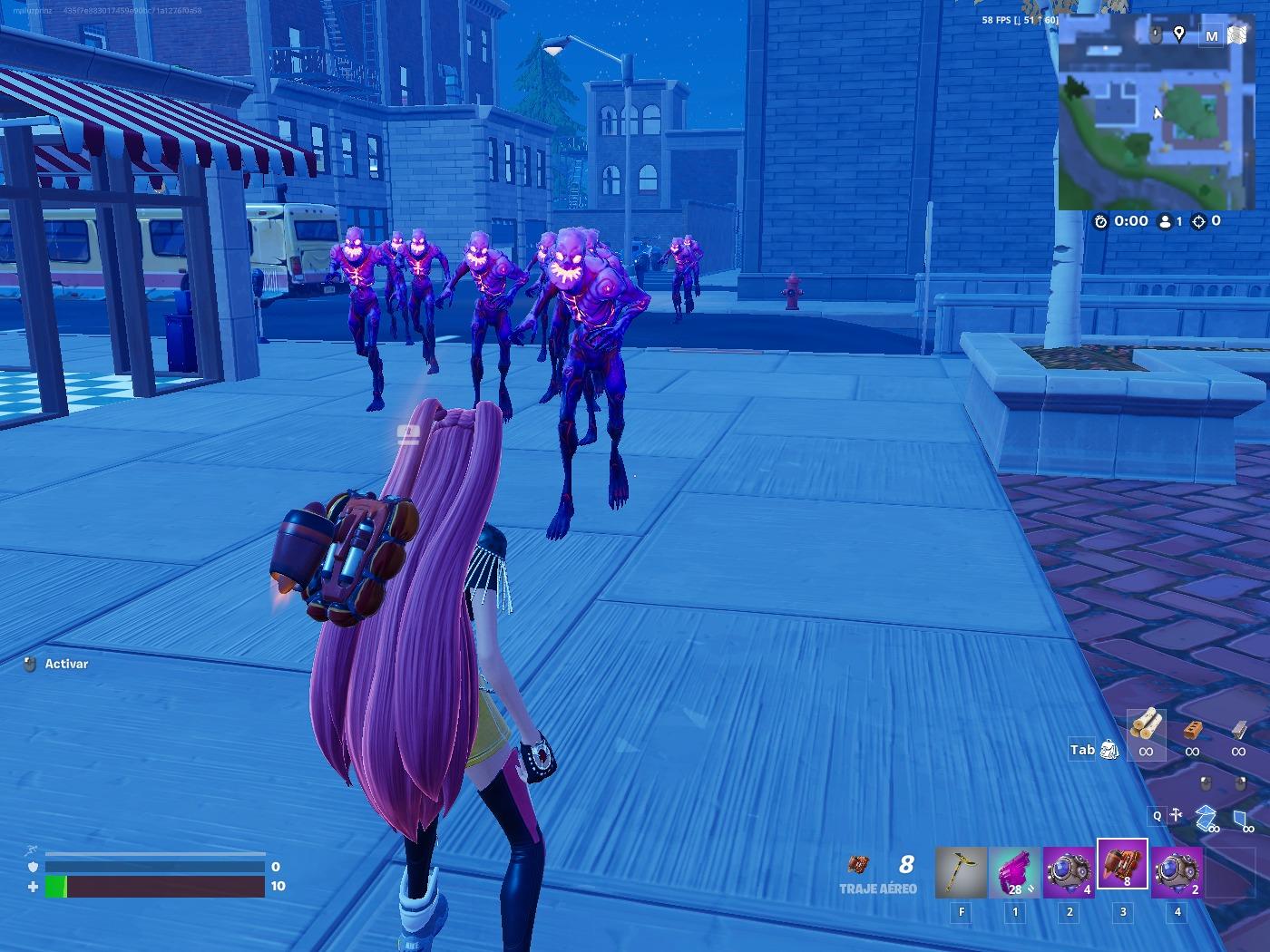Open the full map via the folded map icon
Viewport: 1270px width, 952px height.
pyautogui.click(x=1237, y=35)
